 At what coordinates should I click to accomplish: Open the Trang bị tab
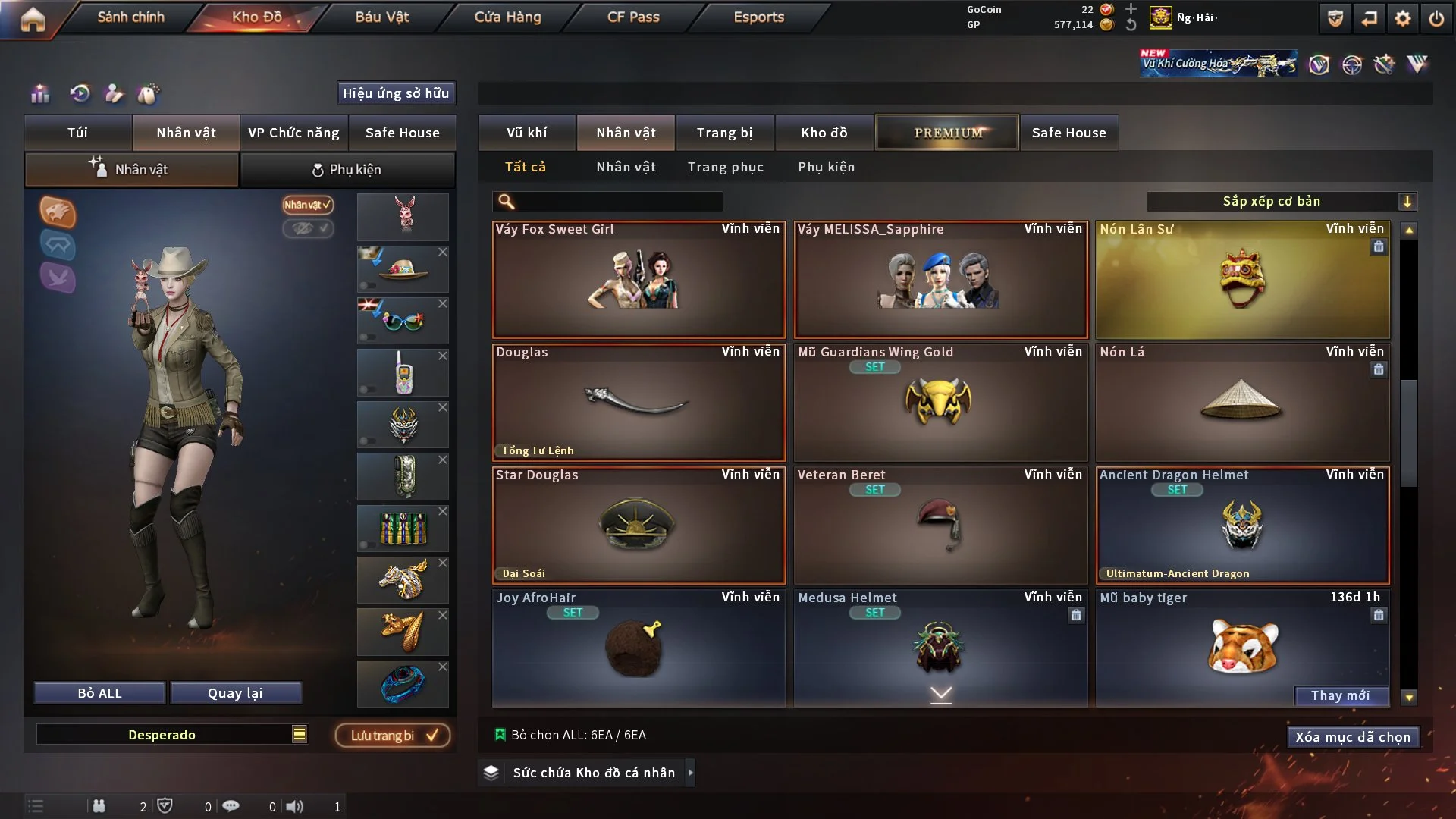coord(724,133)
